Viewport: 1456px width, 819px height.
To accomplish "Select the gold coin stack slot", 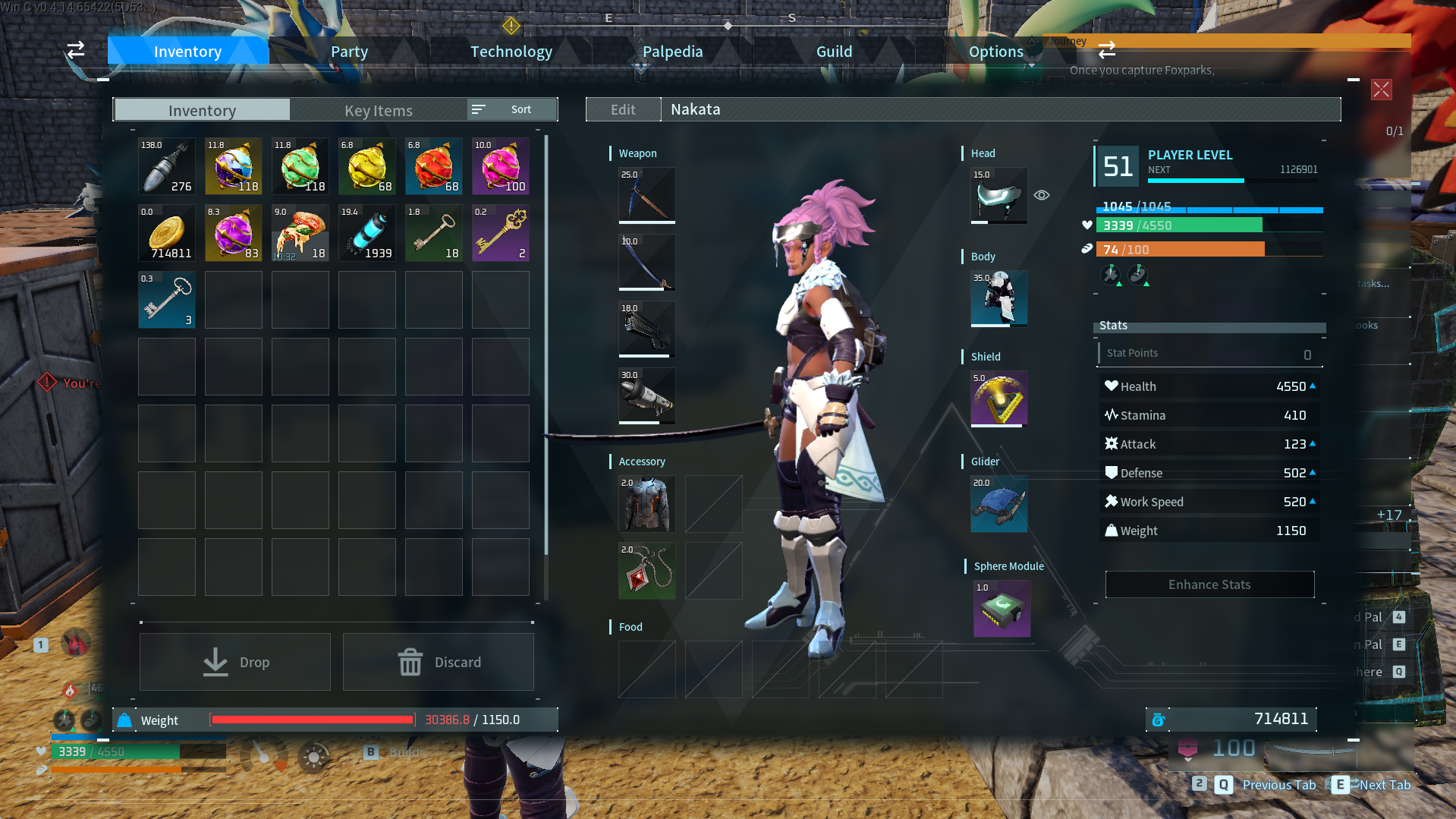I will (x=167, y=233).
